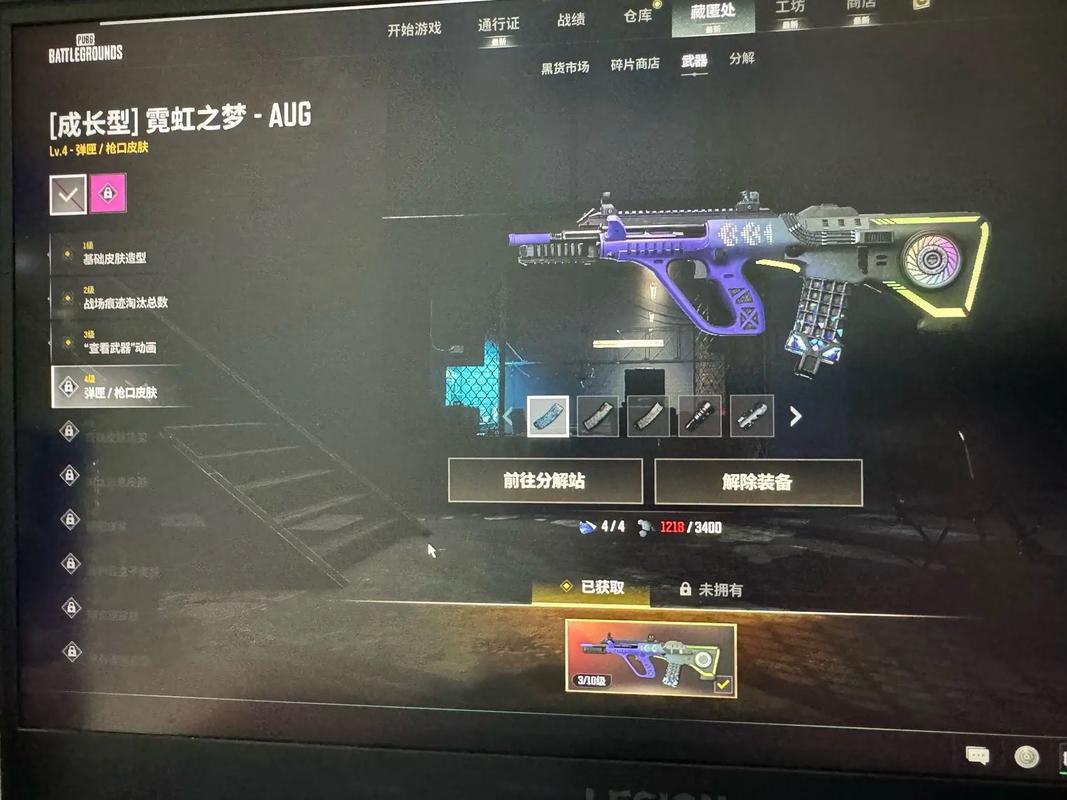Screen dimensions: 1067x800
Task: Switch to the 未拥有 not-owned tab
Action: [711, 590]
